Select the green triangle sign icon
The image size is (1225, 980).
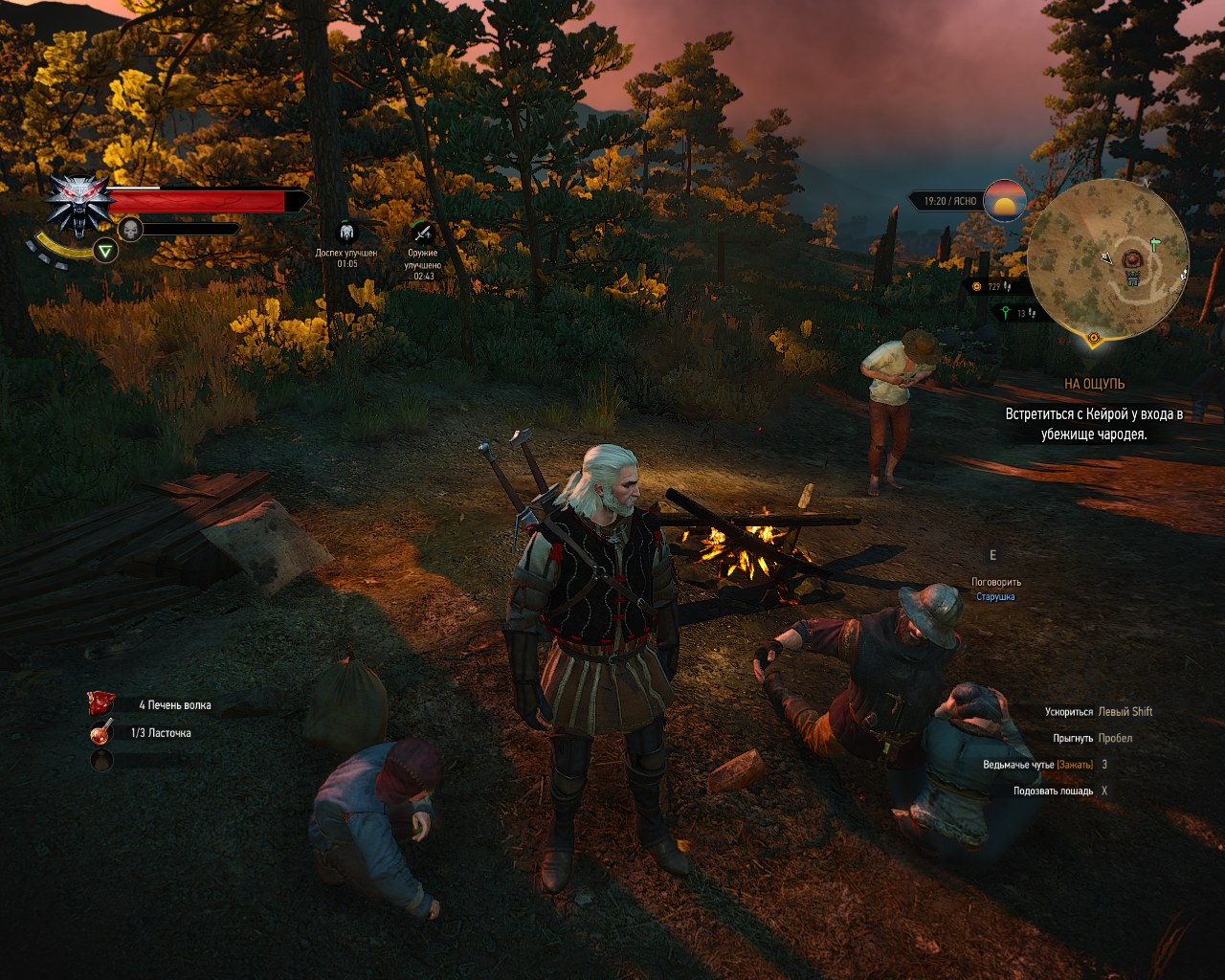(105, 251)
